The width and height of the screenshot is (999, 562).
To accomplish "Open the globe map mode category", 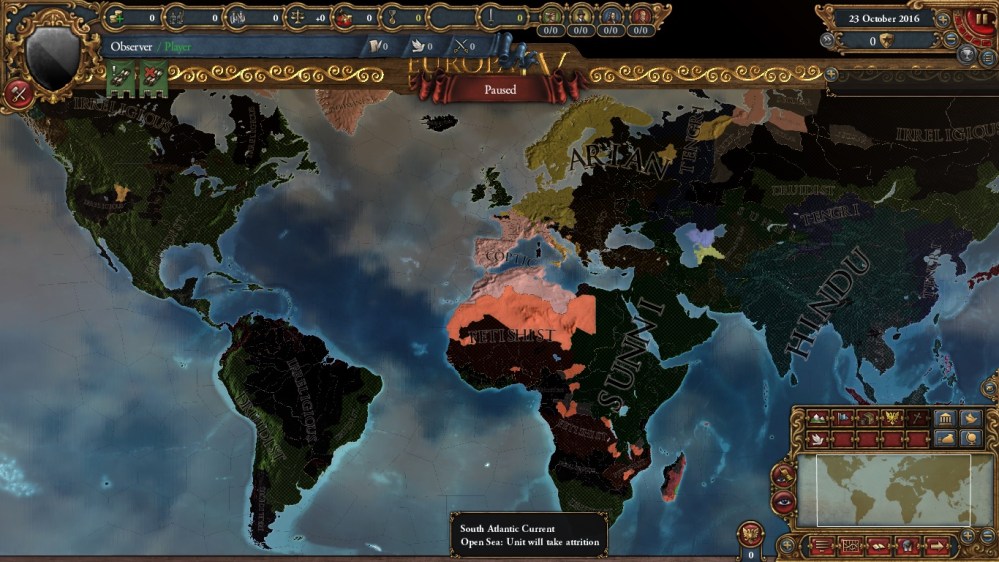I will pyautogui.click(x=968, y=438).
